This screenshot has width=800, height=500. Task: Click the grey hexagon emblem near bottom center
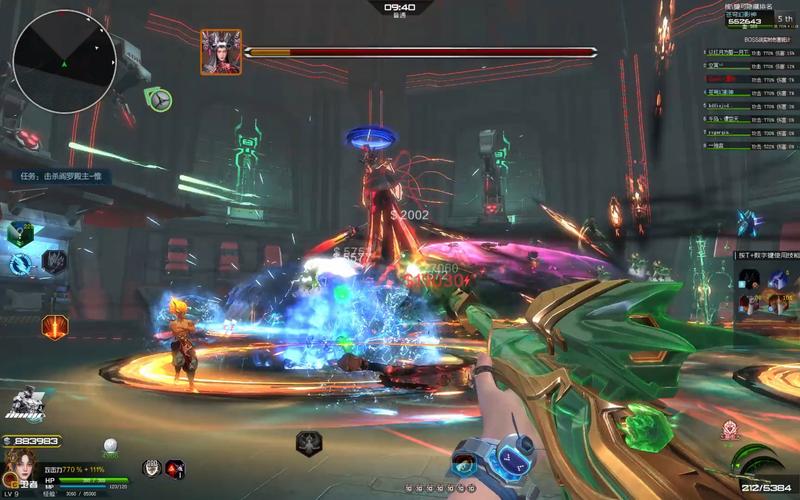point(309,443)
